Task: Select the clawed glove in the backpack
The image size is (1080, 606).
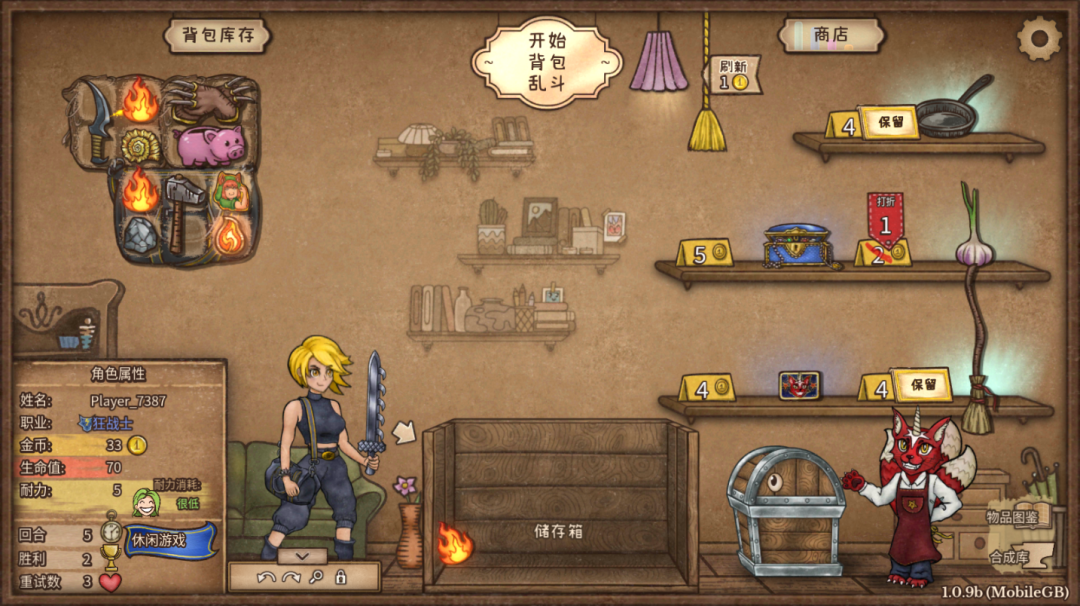Action: 212,98
